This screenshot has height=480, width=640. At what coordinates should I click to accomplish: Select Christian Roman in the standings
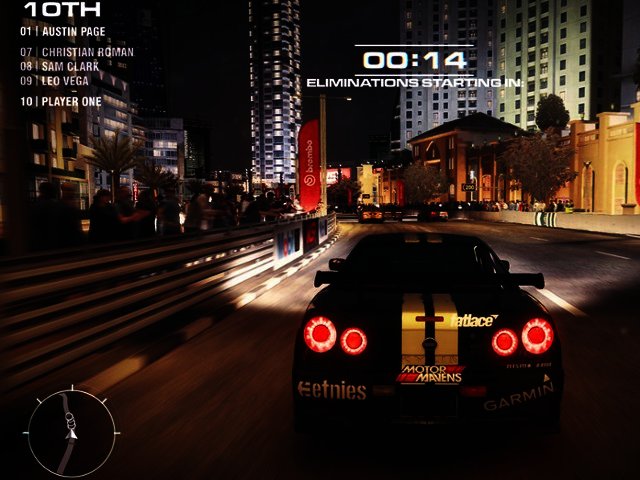pyautogui.click(x=77, y=52)
